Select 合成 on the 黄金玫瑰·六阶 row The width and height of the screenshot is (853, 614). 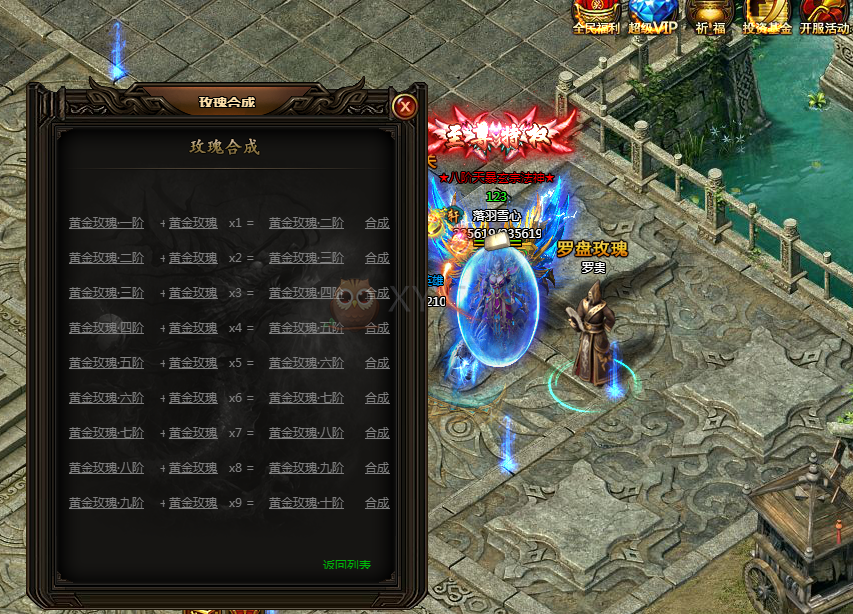point(377,363)
